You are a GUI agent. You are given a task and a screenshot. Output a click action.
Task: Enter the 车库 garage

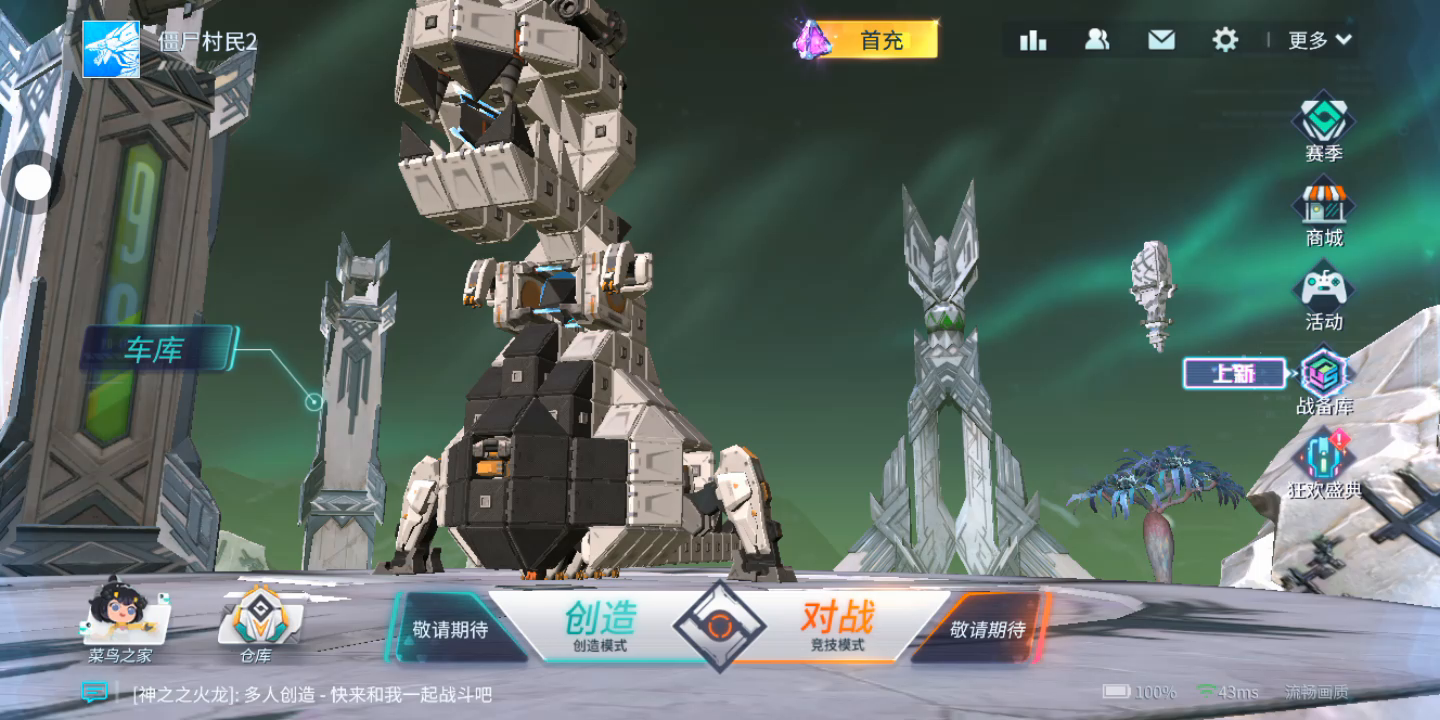point(156,349)
